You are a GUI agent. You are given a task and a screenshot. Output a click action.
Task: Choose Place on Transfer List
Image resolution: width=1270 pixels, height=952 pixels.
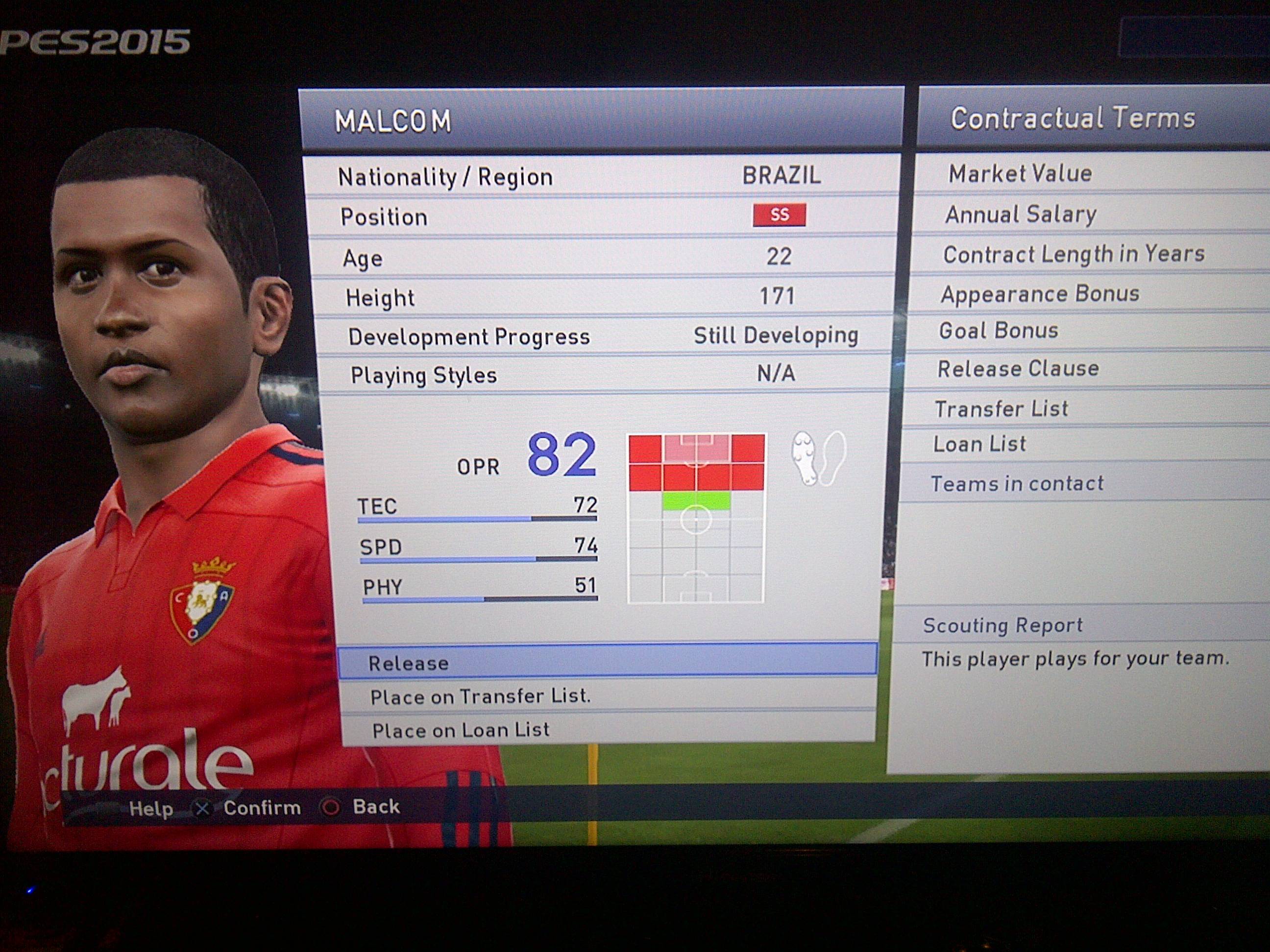(x=608, y=696)
